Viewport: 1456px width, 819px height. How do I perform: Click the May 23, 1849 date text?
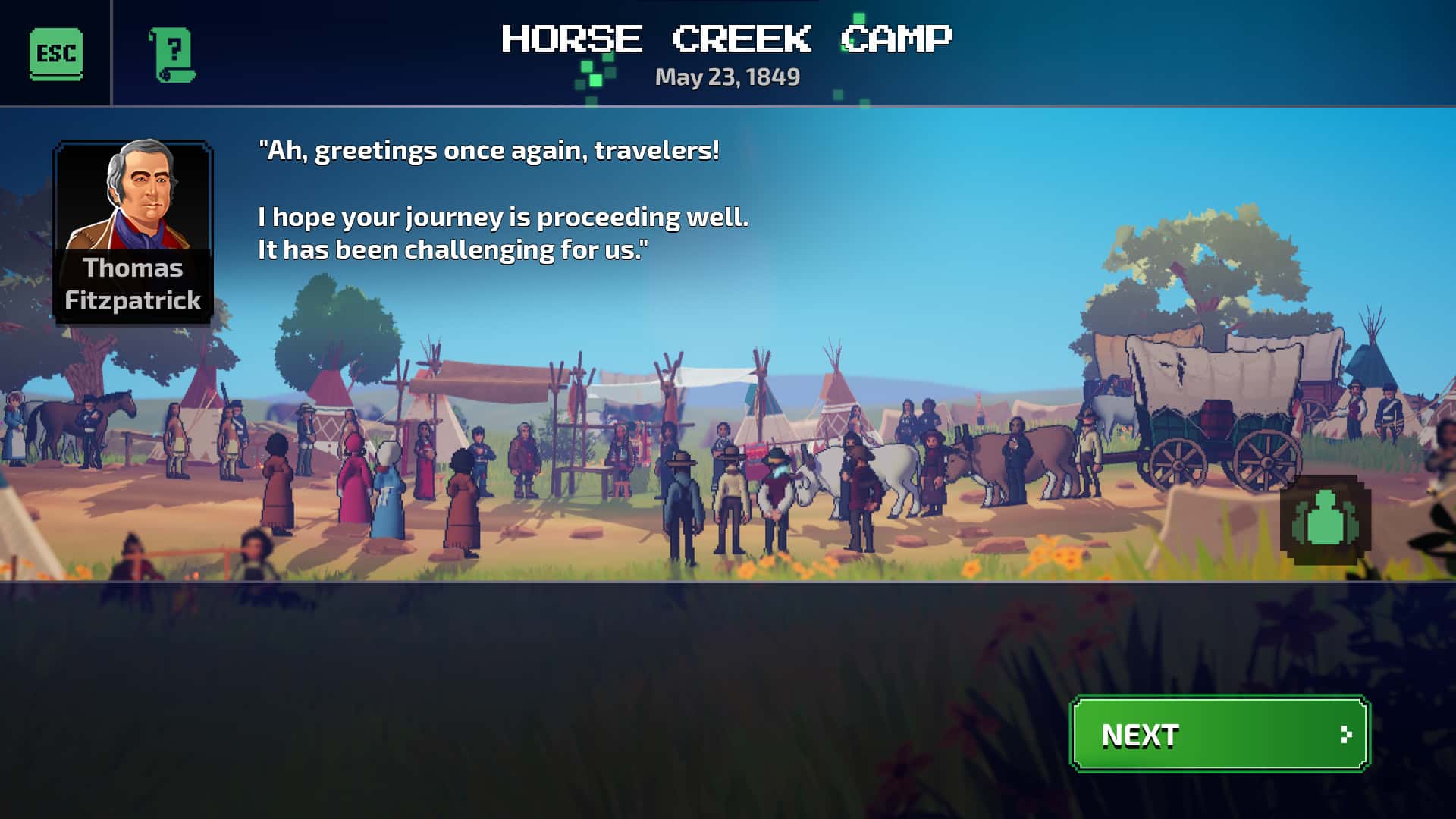coord(726,76)
